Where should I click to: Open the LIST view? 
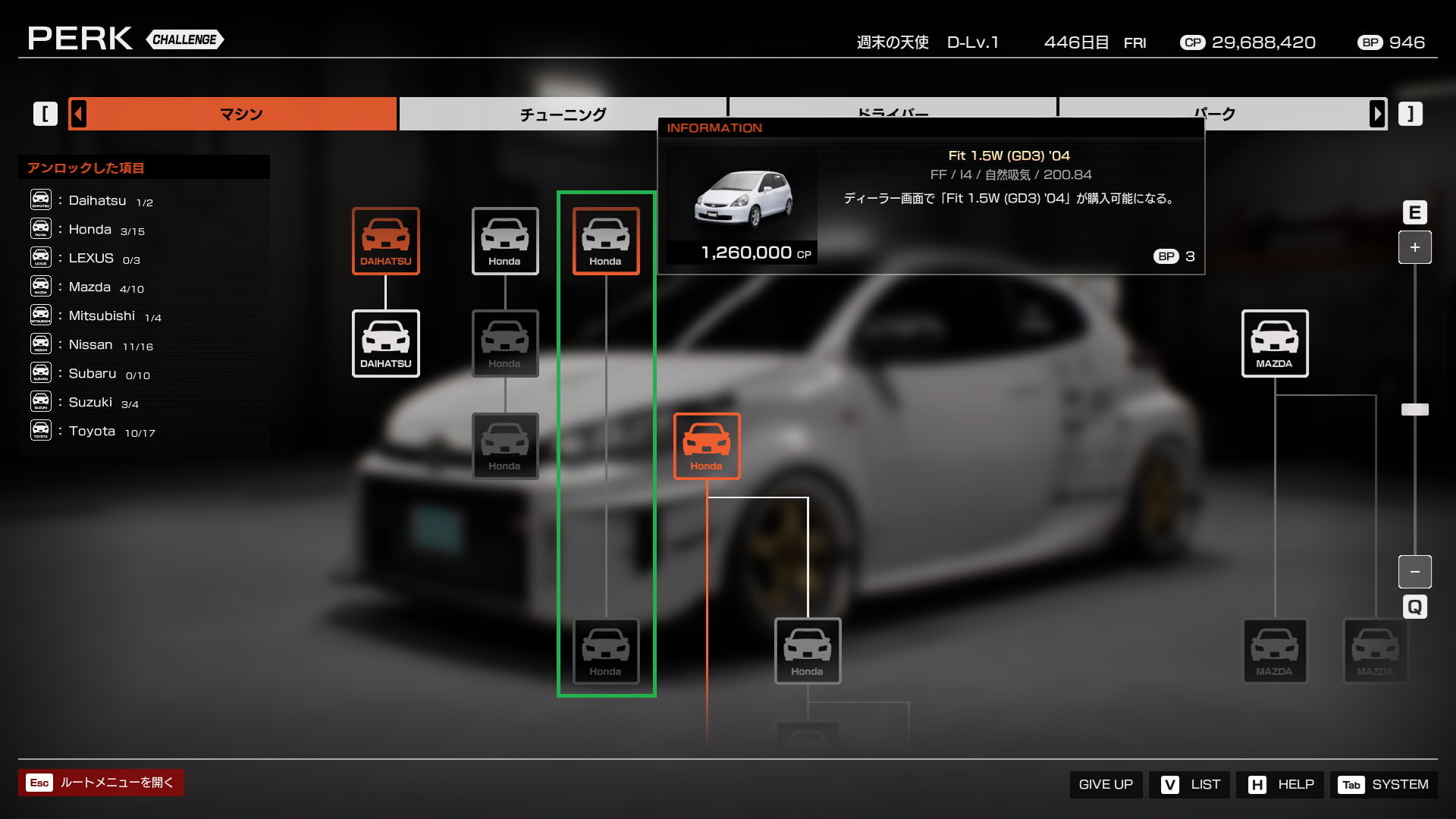pos(1190,784)
